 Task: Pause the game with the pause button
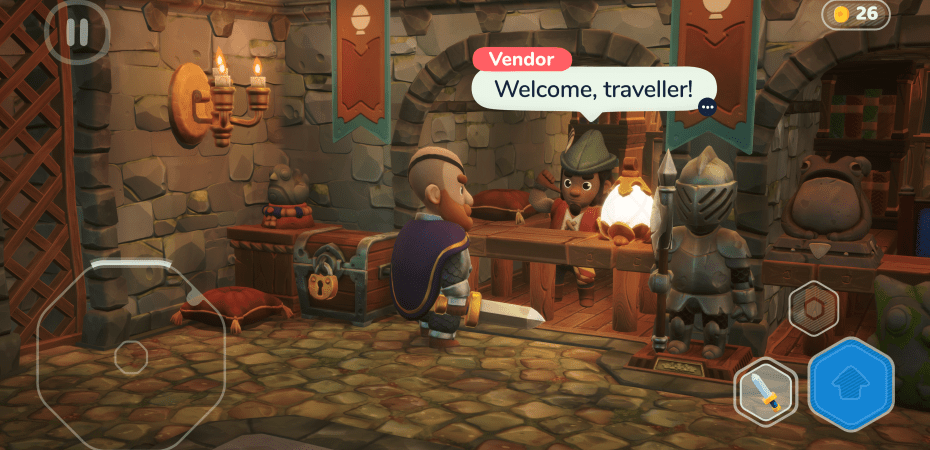point(77,31)
